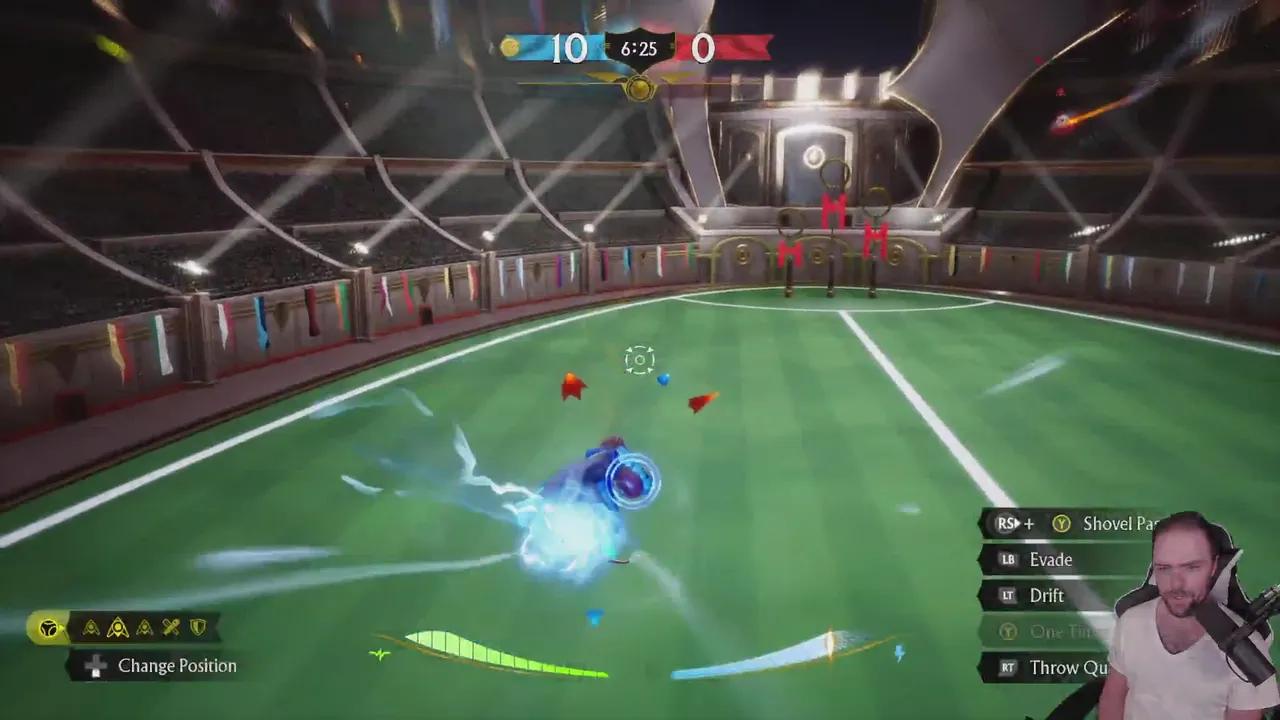This screenshot has height=720, width=1280.
Task: Choose the shield Keeper position icon
Action: point(198,628)
